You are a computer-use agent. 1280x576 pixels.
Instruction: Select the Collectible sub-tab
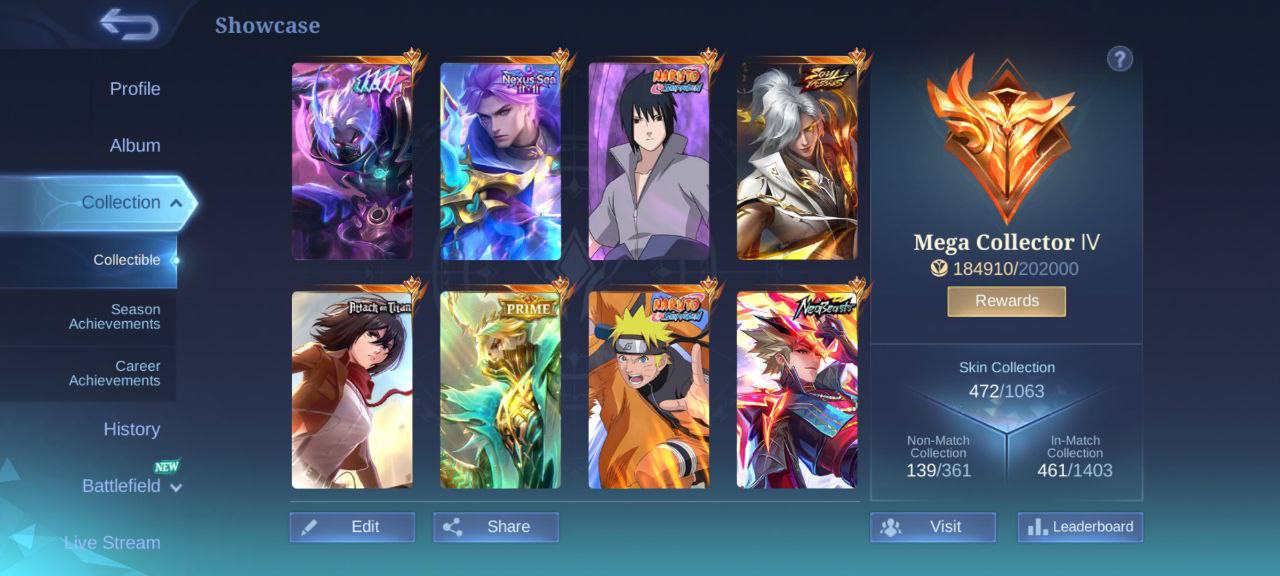[x=127, y=260]
